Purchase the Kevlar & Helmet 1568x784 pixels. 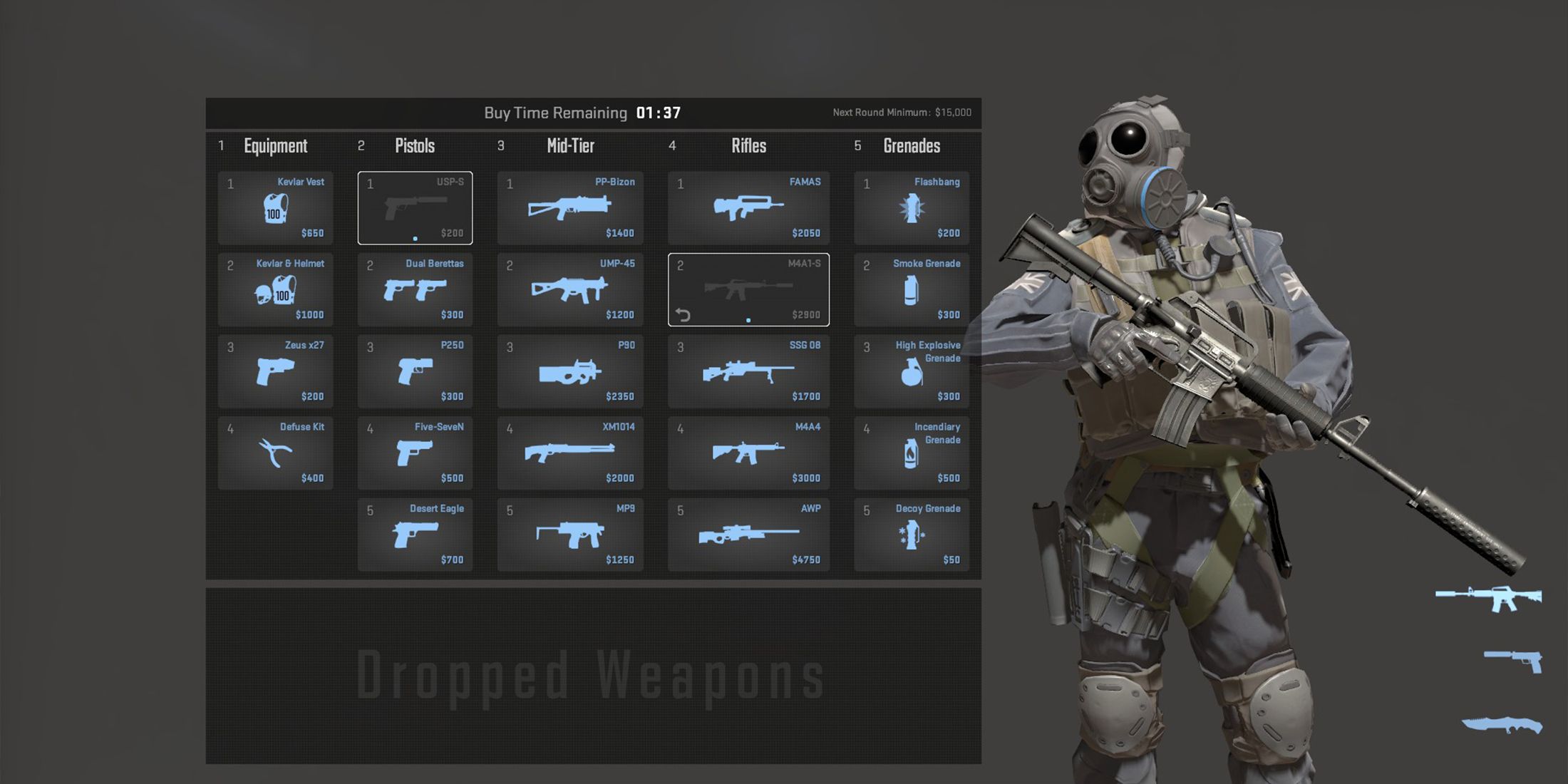pos(275,289)
